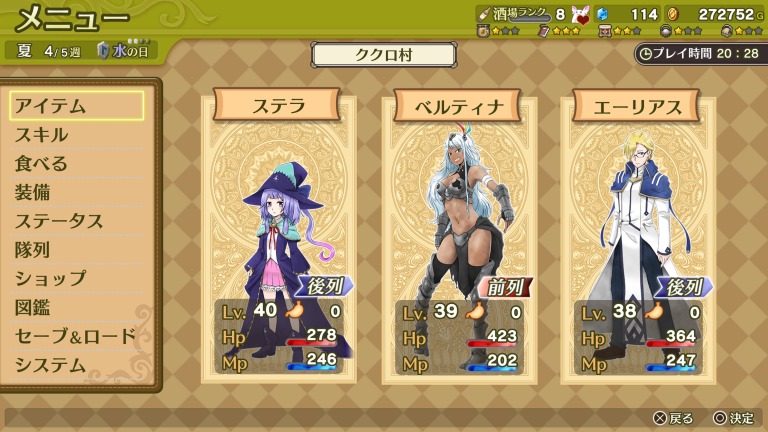The image size is (768, 432).
Task: Open the 装備 (Equipment) menu
Action: coord(76,193)
